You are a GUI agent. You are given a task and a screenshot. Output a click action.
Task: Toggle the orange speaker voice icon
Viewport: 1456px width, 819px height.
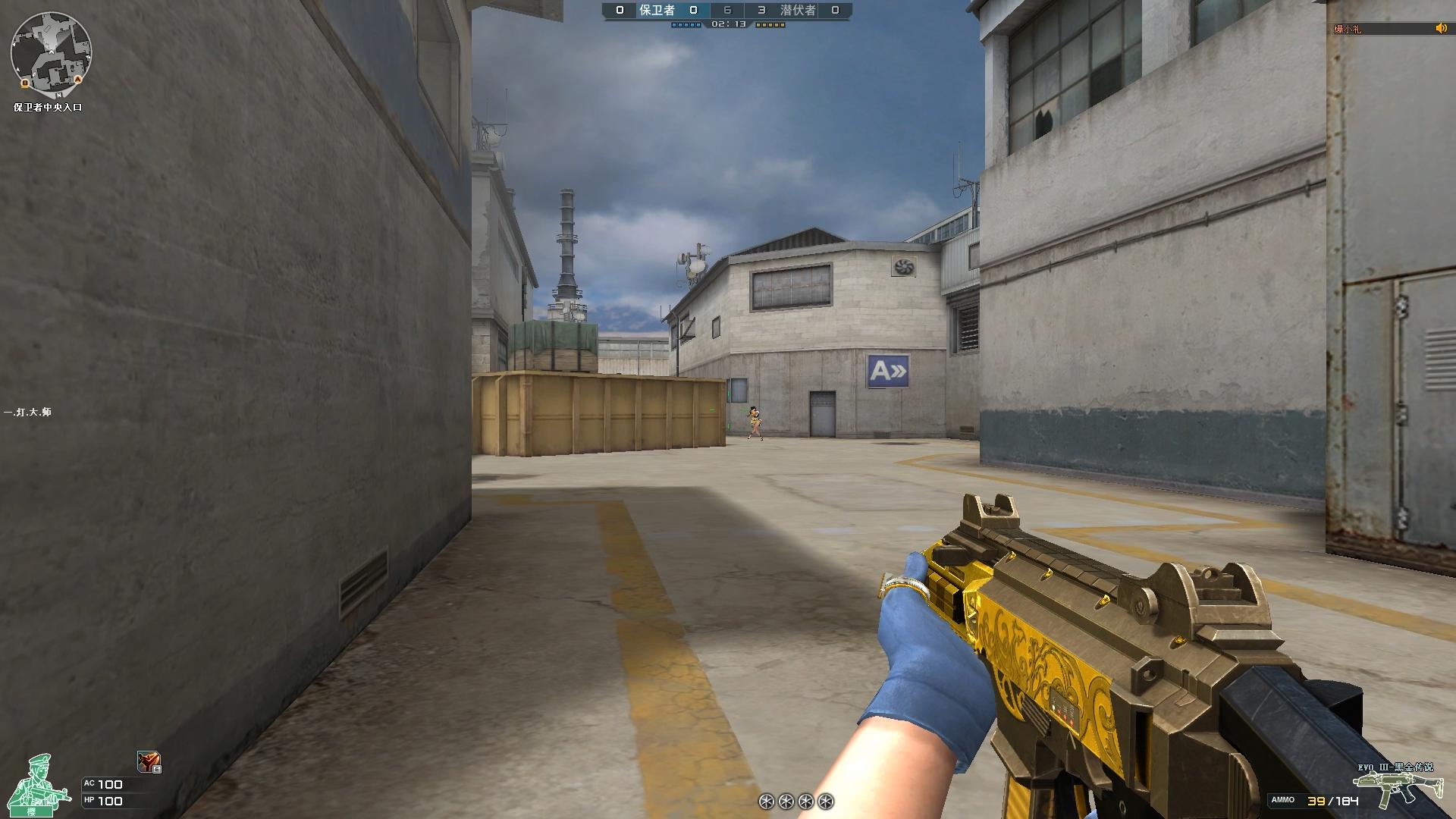(1441, 29)
